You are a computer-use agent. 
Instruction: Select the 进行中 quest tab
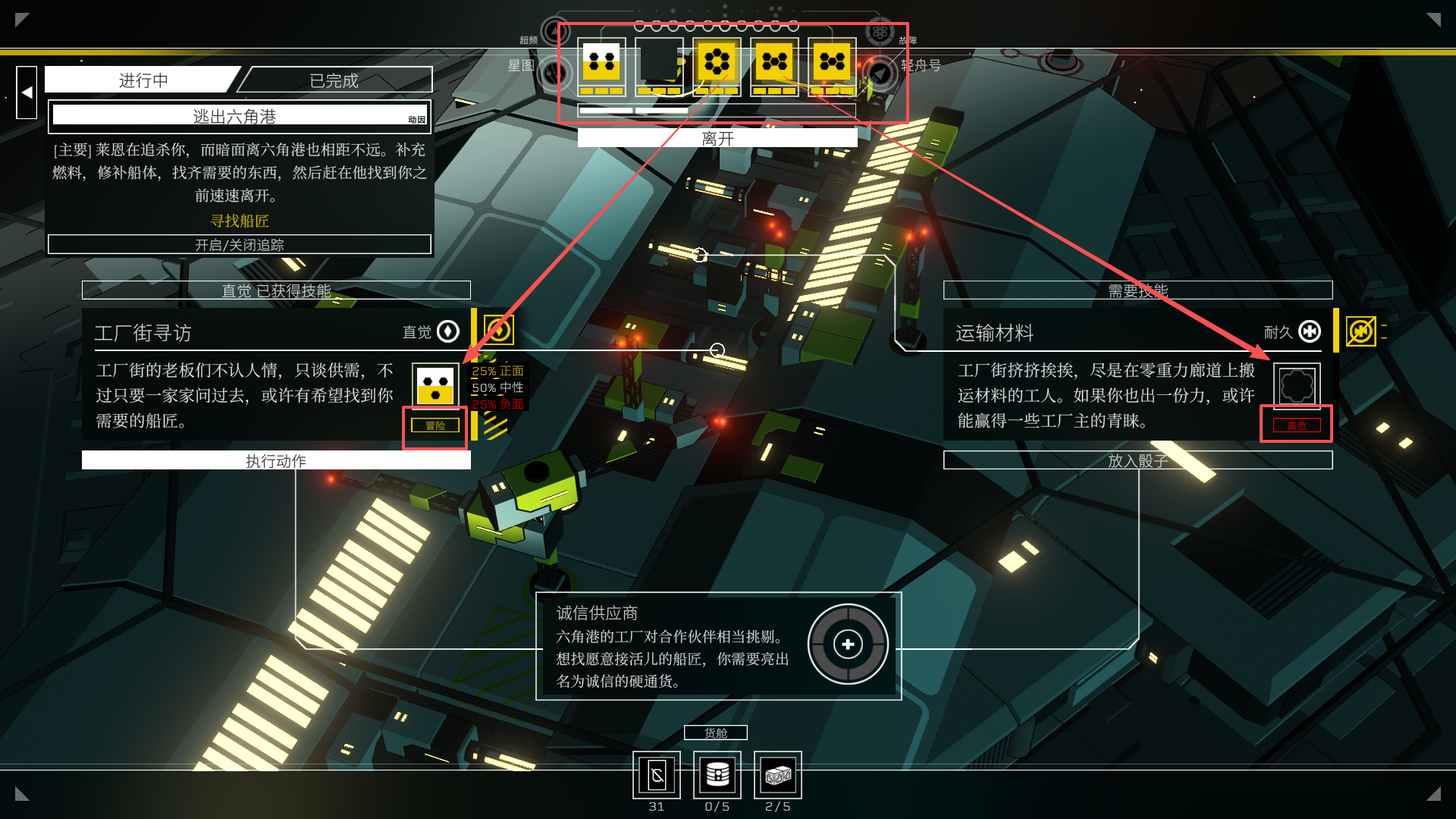coord(143,80)
